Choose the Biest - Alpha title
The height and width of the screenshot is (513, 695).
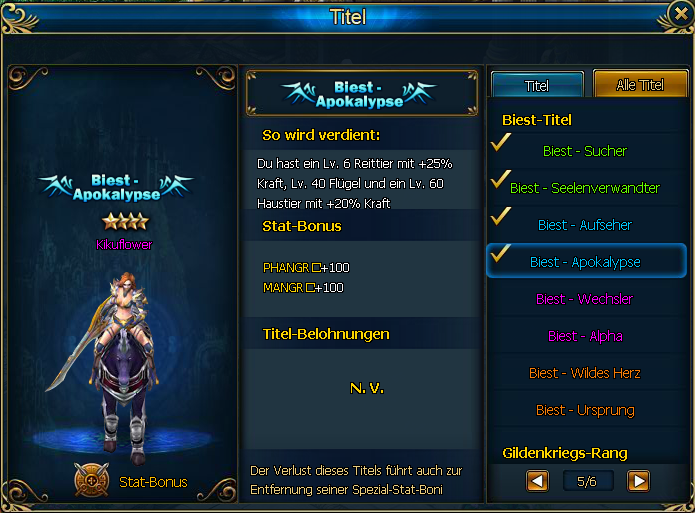pyautogui.click(x=585, y=336)
